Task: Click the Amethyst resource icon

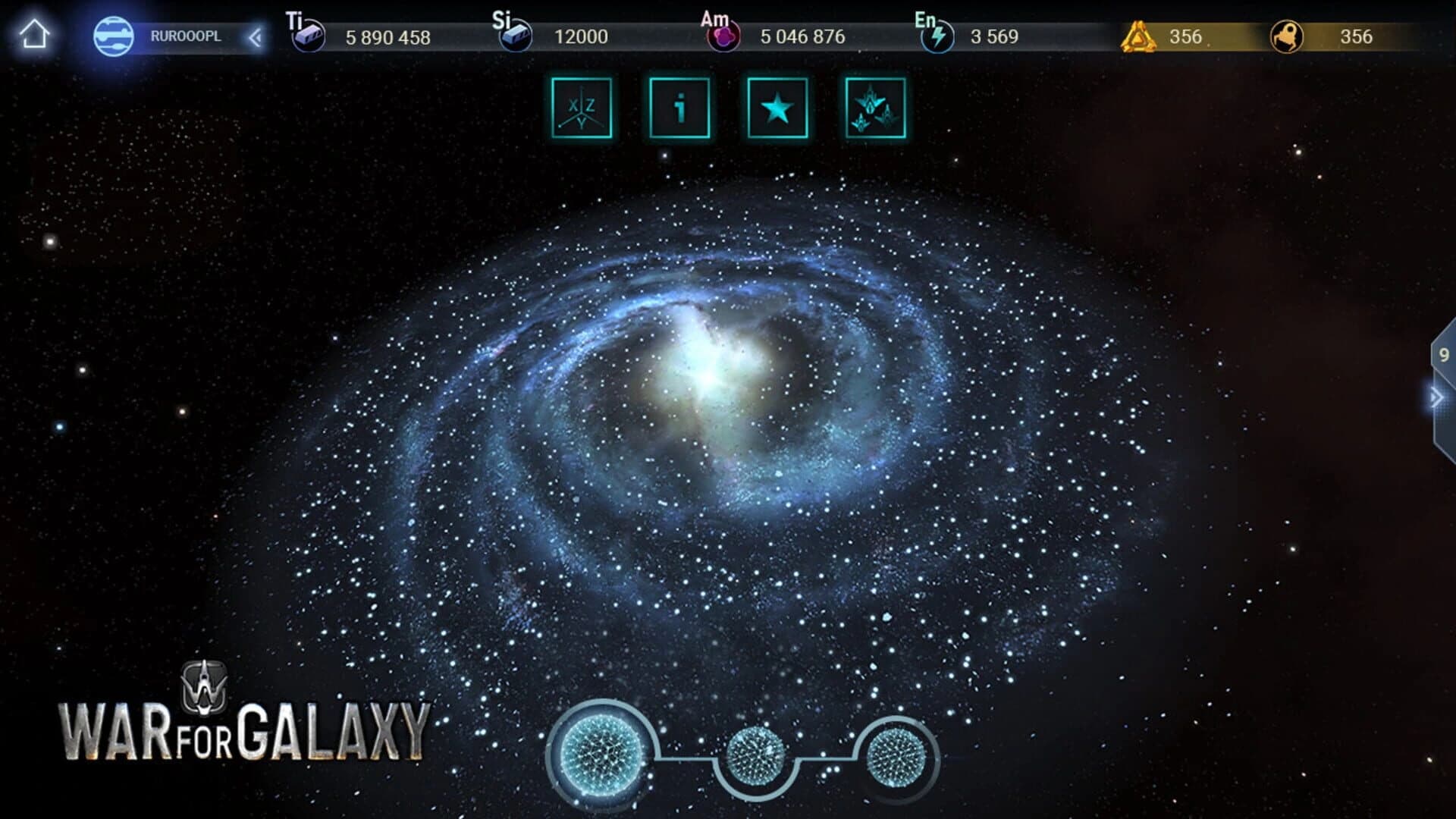Action: pyautogui.click(x=723, y=36)
